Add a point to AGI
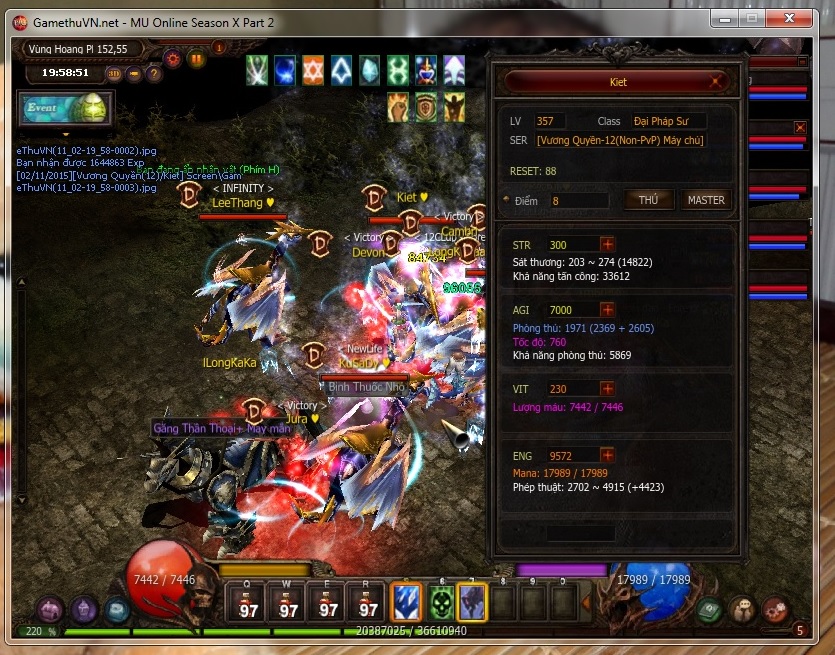This screenshot has width=835, height=655. pos(607,310)
